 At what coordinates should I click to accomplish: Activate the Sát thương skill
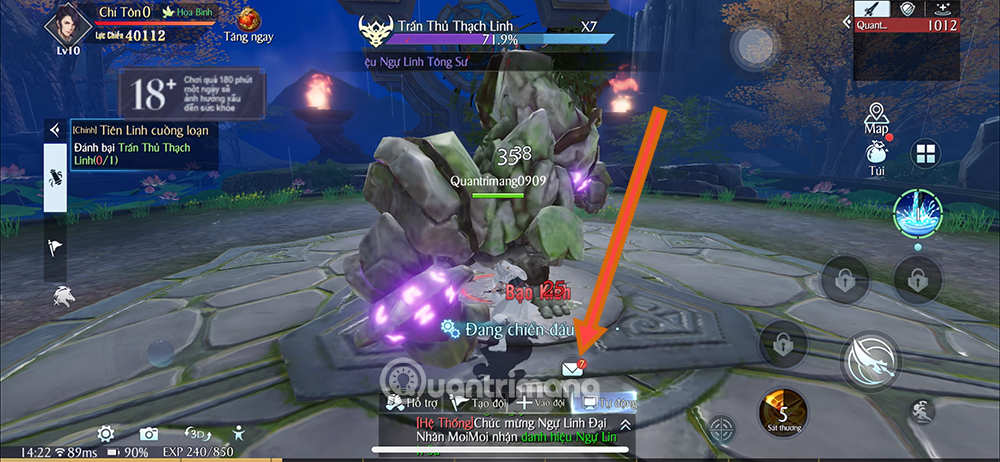click(784, 413)
